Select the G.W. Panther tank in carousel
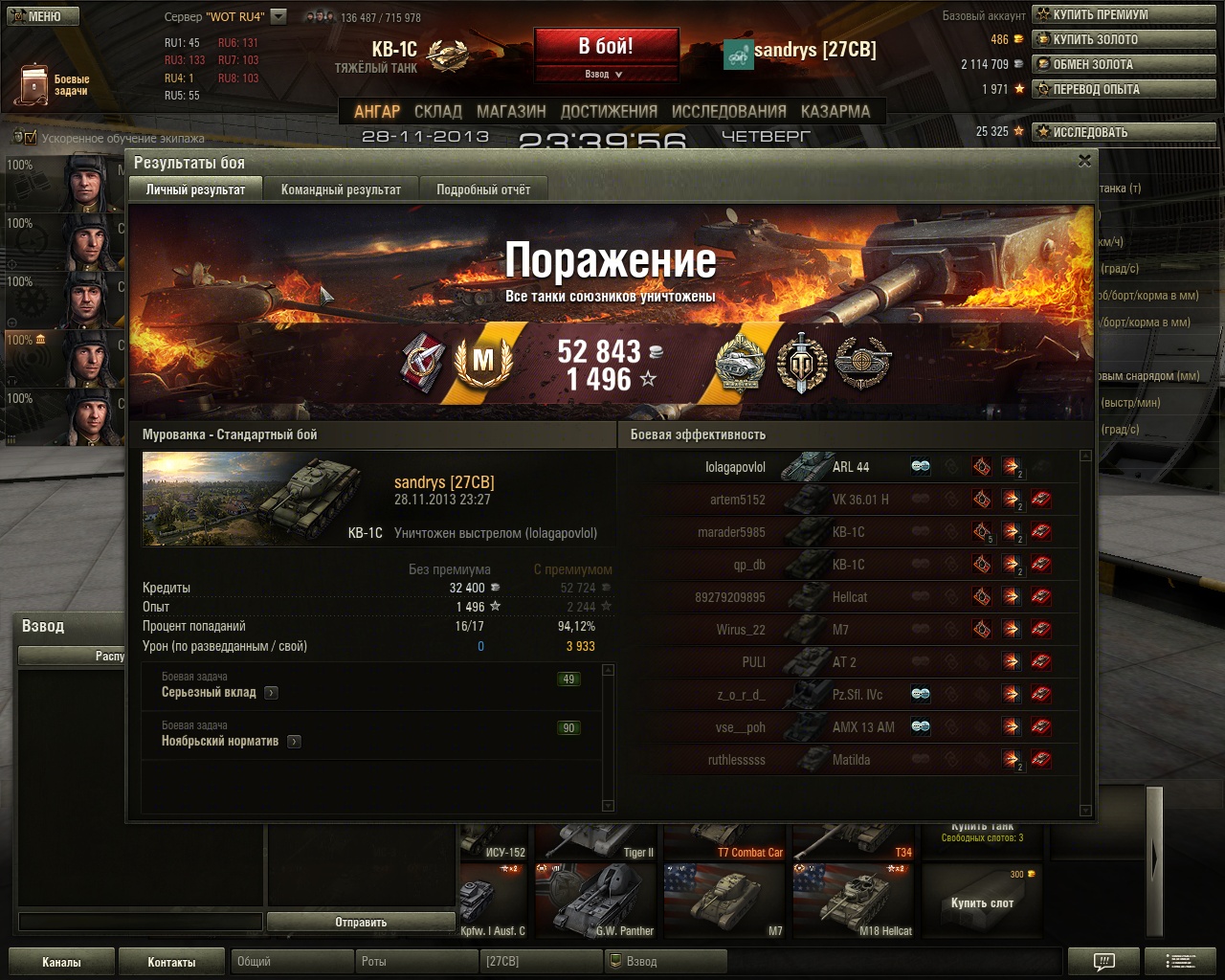Screen dimensions: 1225x980 point(596,901)
